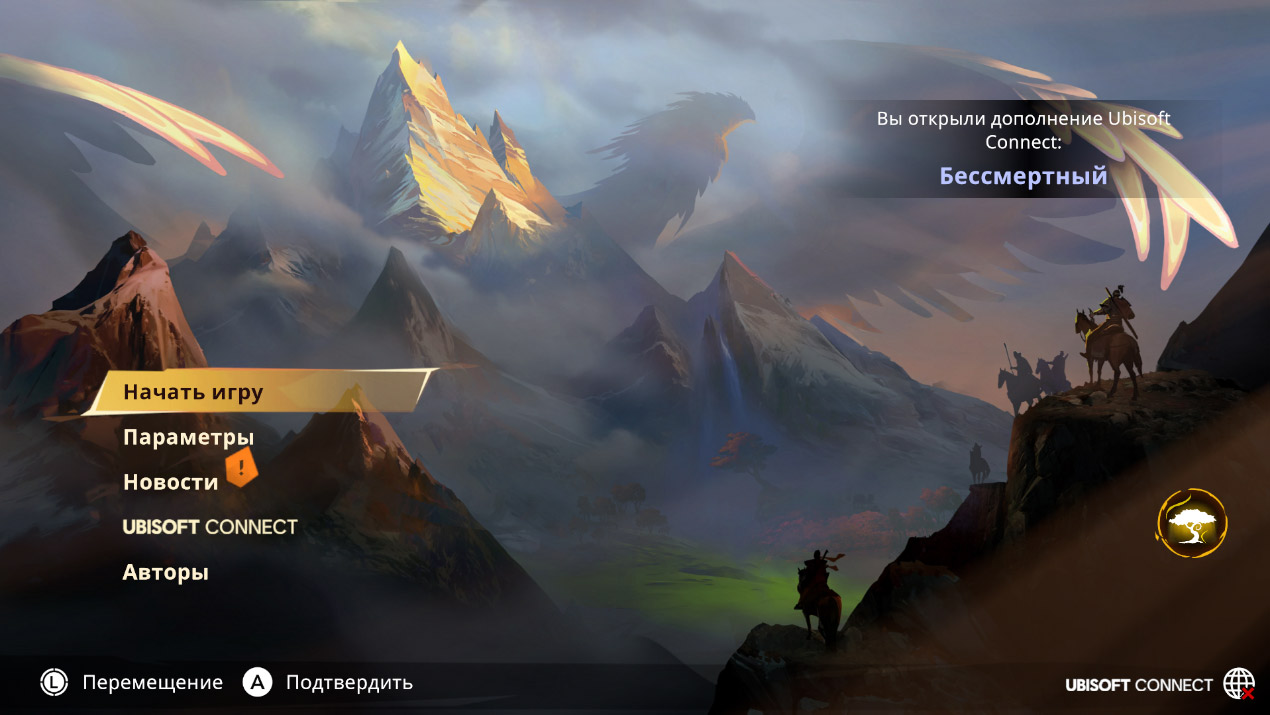Click the Ubisoft Connect globe status icon
The image size is (1270, 715).
click(x=1238, y=684)
